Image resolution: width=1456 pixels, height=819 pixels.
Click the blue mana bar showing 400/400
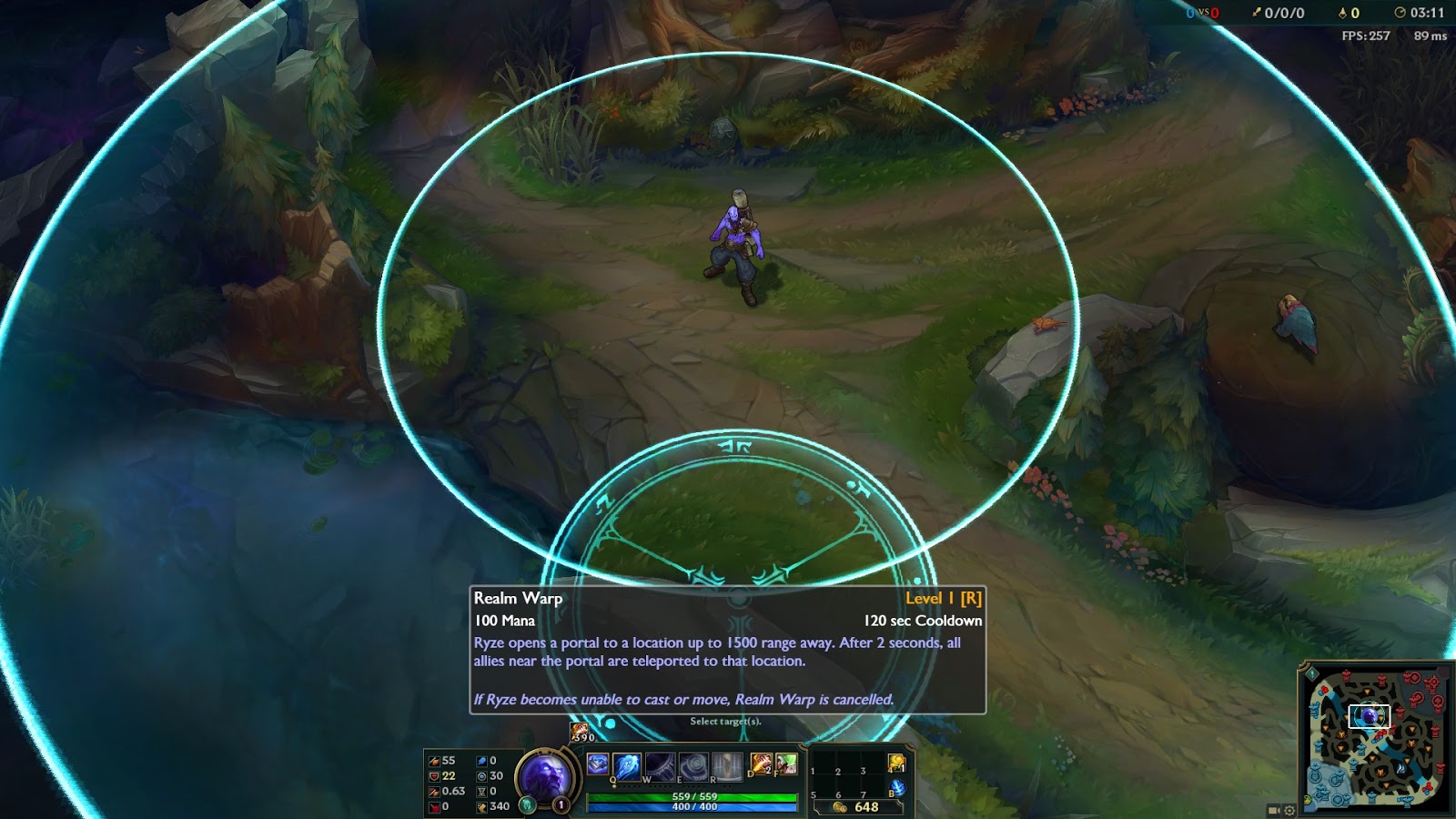[x=695, y=807]
